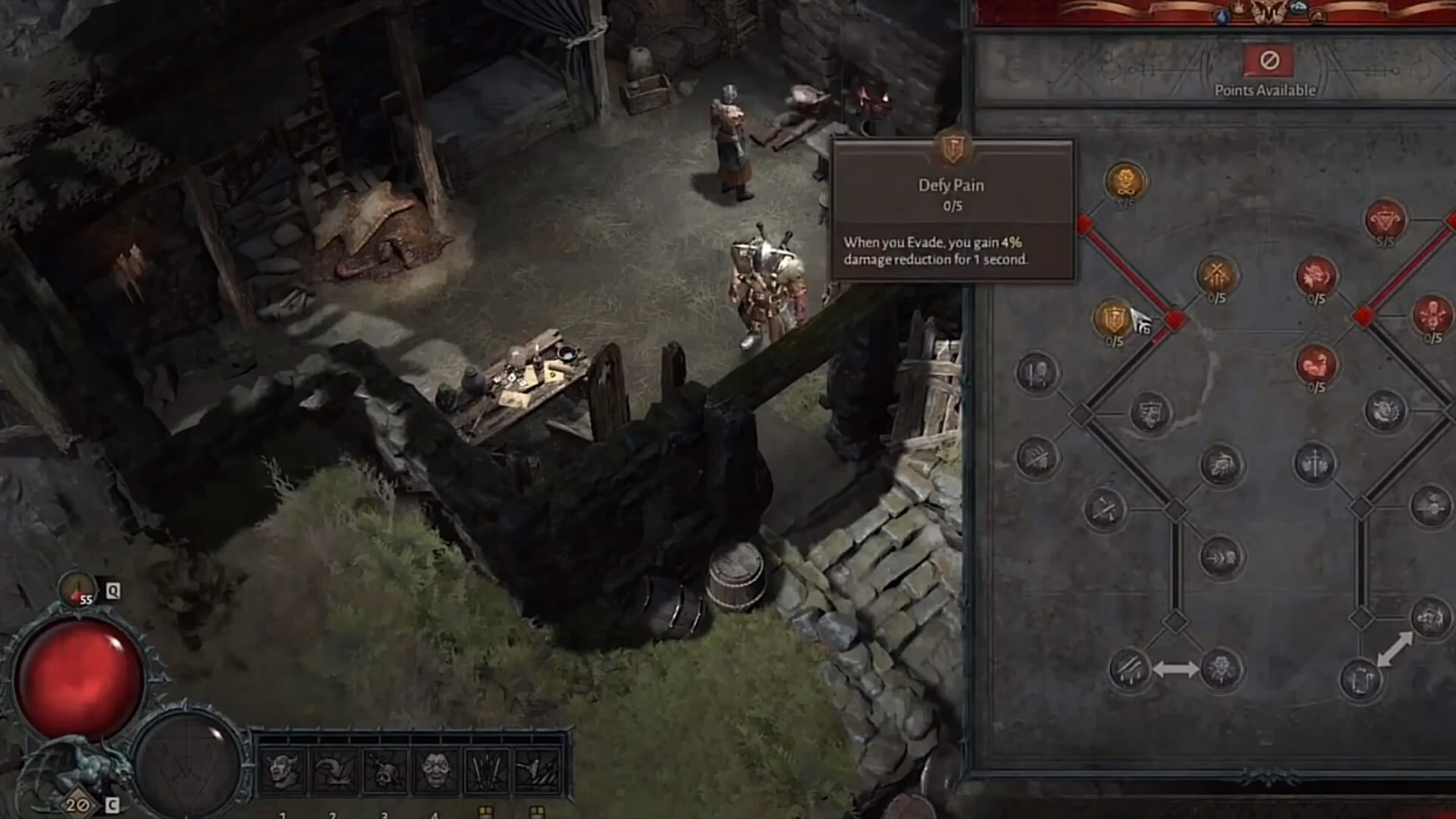
Task: Click the gold skull node rated 5/5
Action: [x=1126, y=182]
